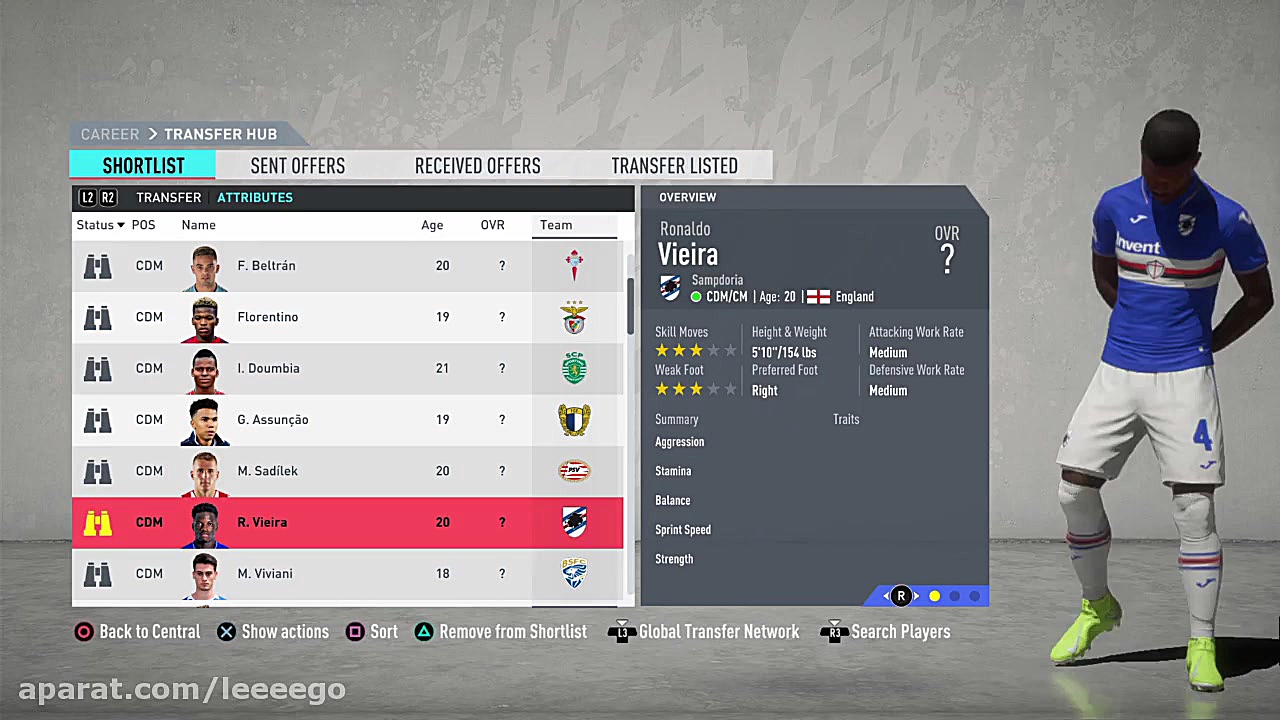This screenshot has width=1280, height=720.
Task: Sort players by Age column header
Action: tap(432, 225)
